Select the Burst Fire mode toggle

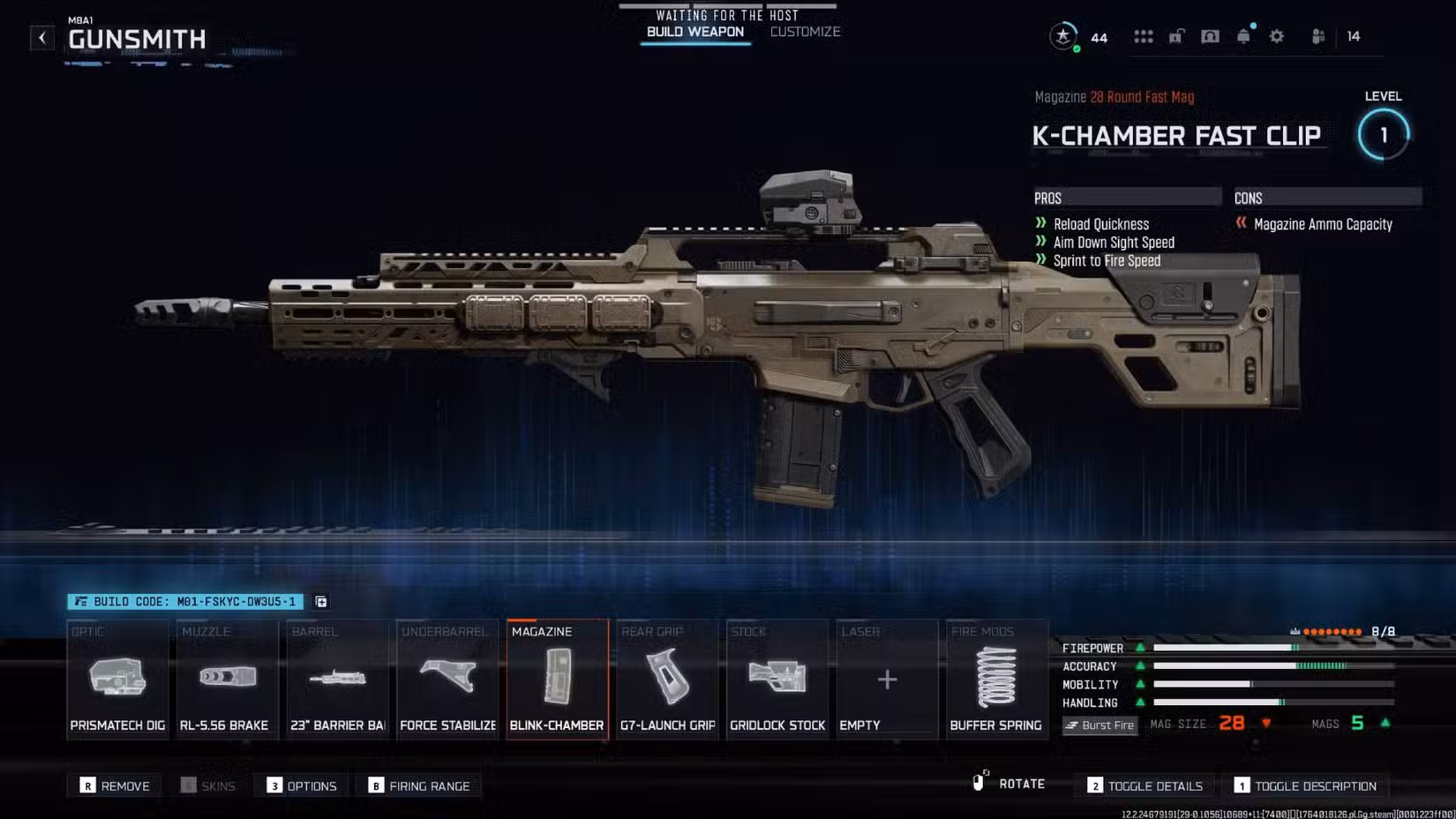pos(1100,725)
